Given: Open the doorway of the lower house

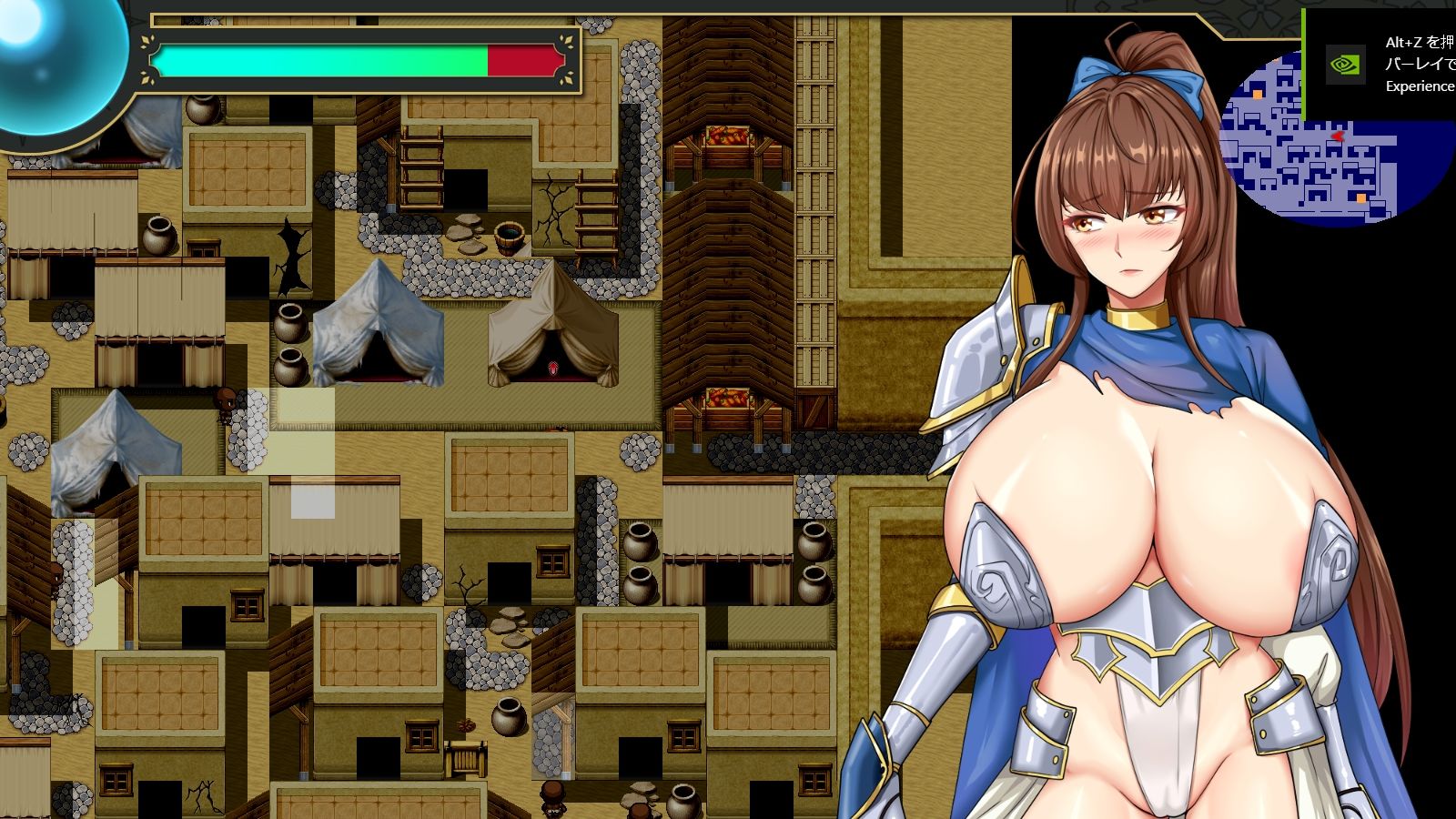Looking at the screenshot, I should (640, 755).
